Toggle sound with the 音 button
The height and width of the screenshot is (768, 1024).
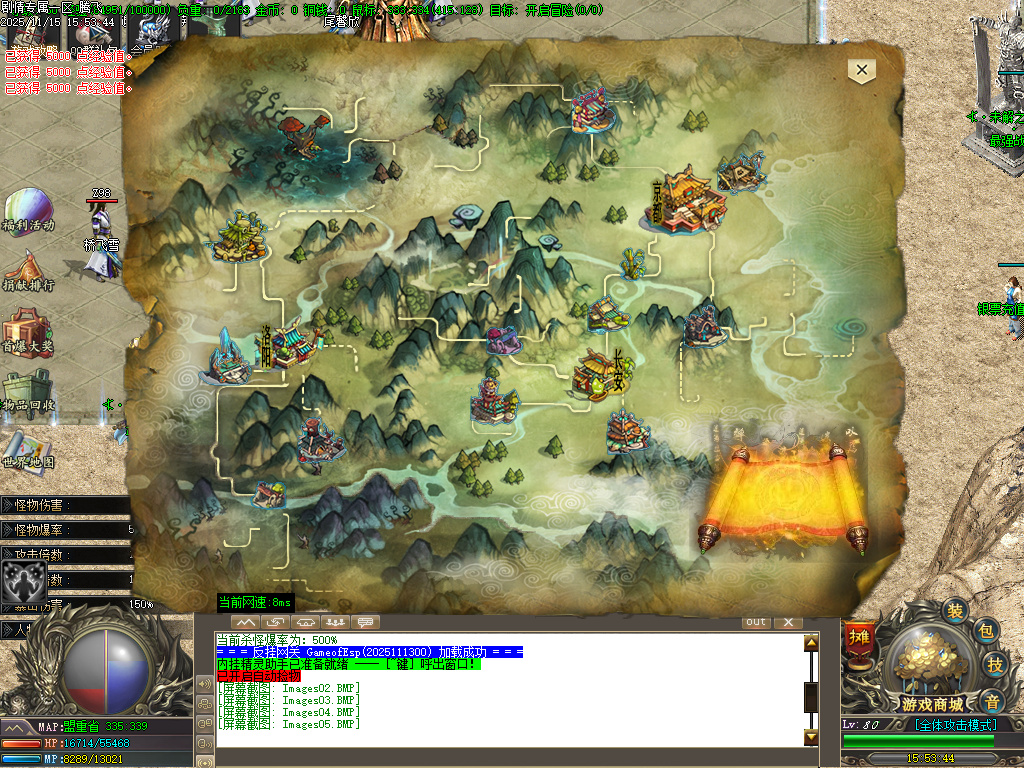click(990, 701)
